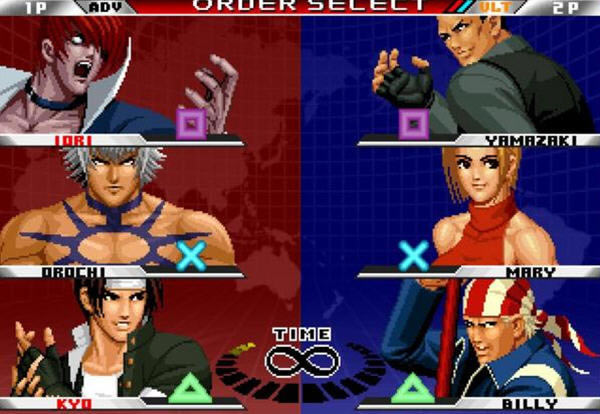Click the purple square icon beside Yamazaki
600x414 pixels.
(412, 124)
